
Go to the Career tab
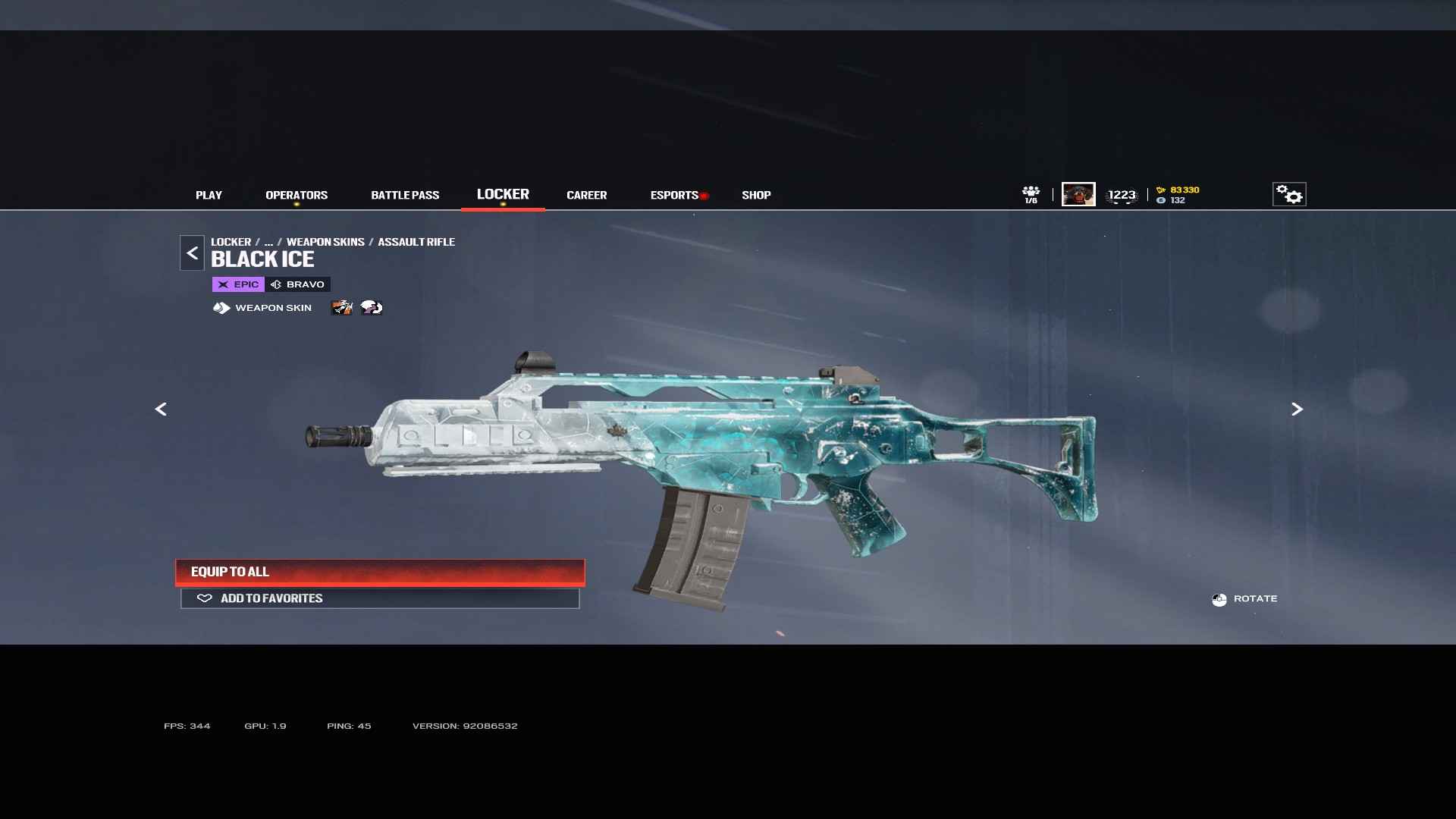click(x=586, y=195)
